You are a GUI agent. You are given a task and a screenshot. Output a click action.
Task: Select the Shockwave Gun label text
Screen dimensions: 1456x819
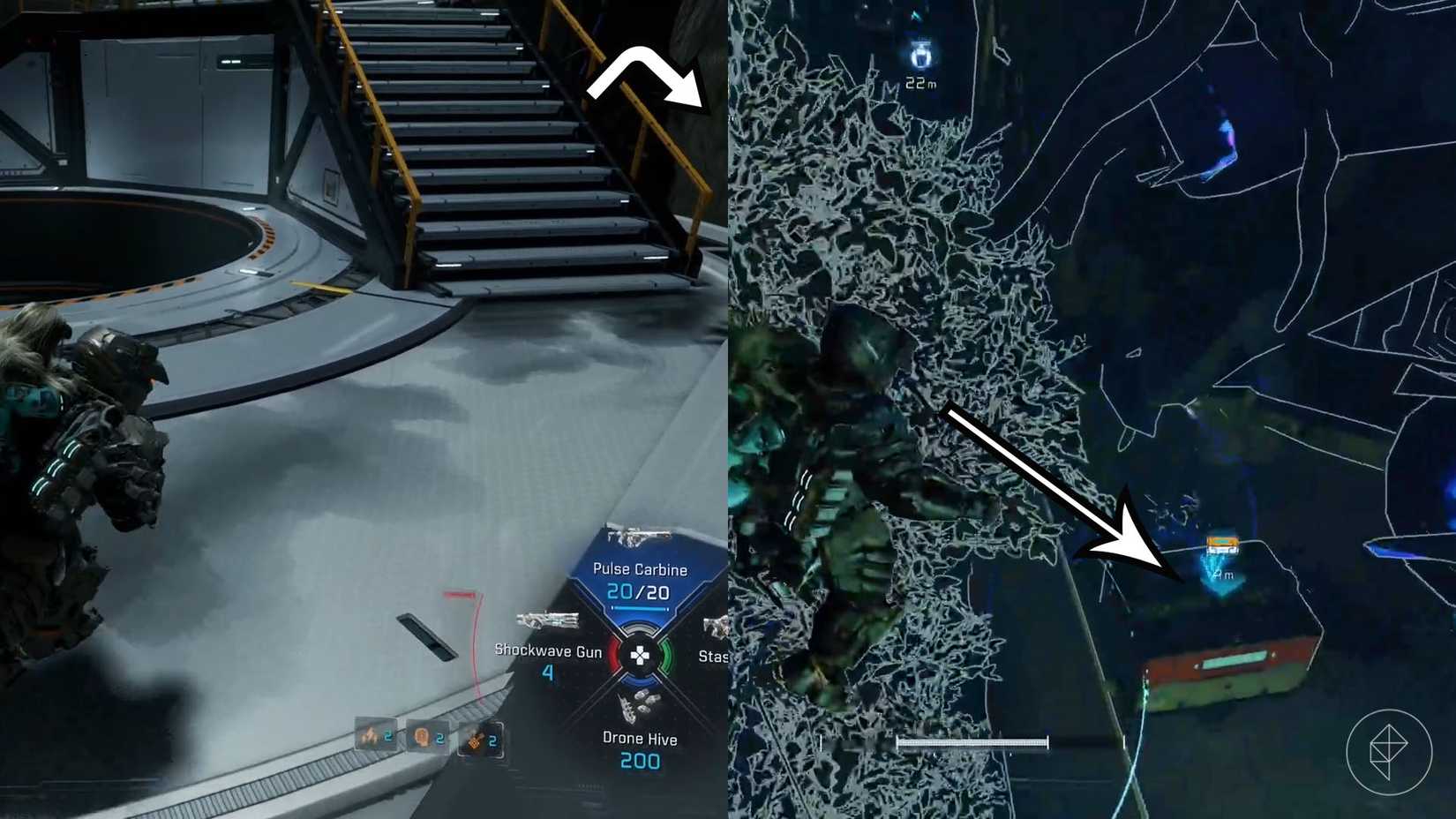click(x=547, y=652)
